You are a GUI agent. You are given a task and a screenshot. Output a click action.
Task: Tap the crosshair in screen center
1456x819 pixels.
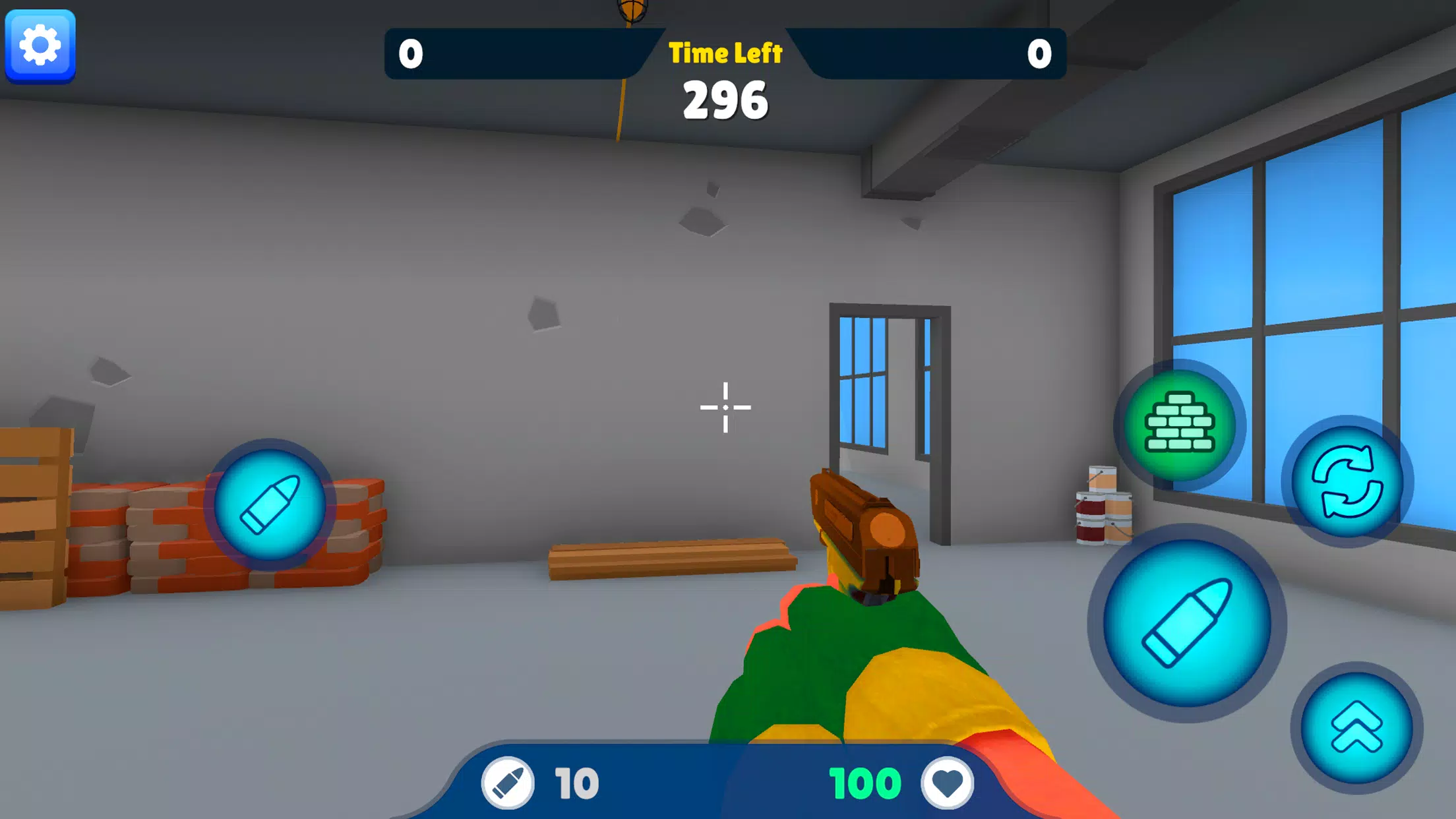(x=726, y=408)
